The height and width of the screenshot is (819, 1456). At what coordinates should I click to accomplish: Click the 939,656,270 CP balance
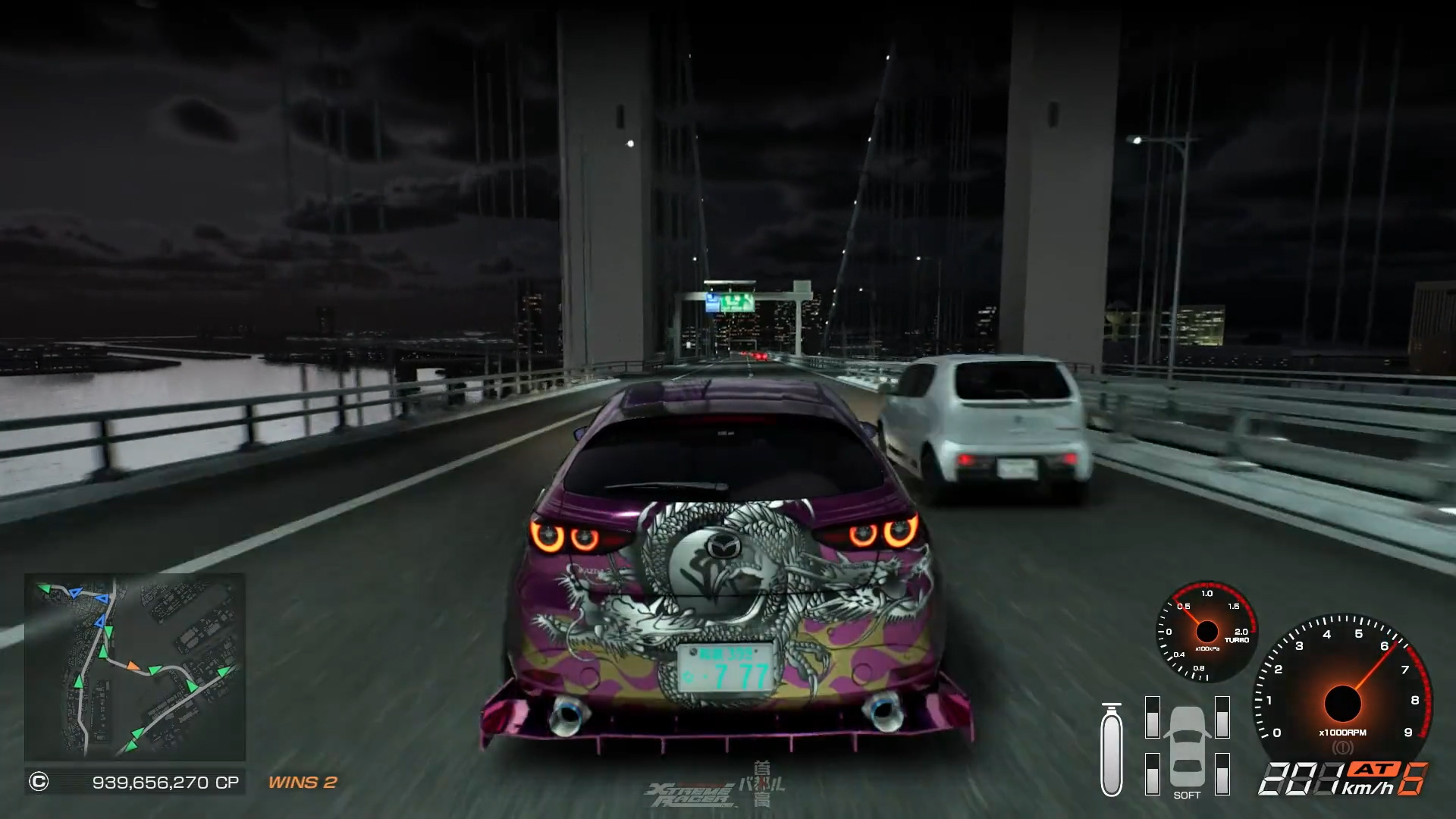point(165,781)
